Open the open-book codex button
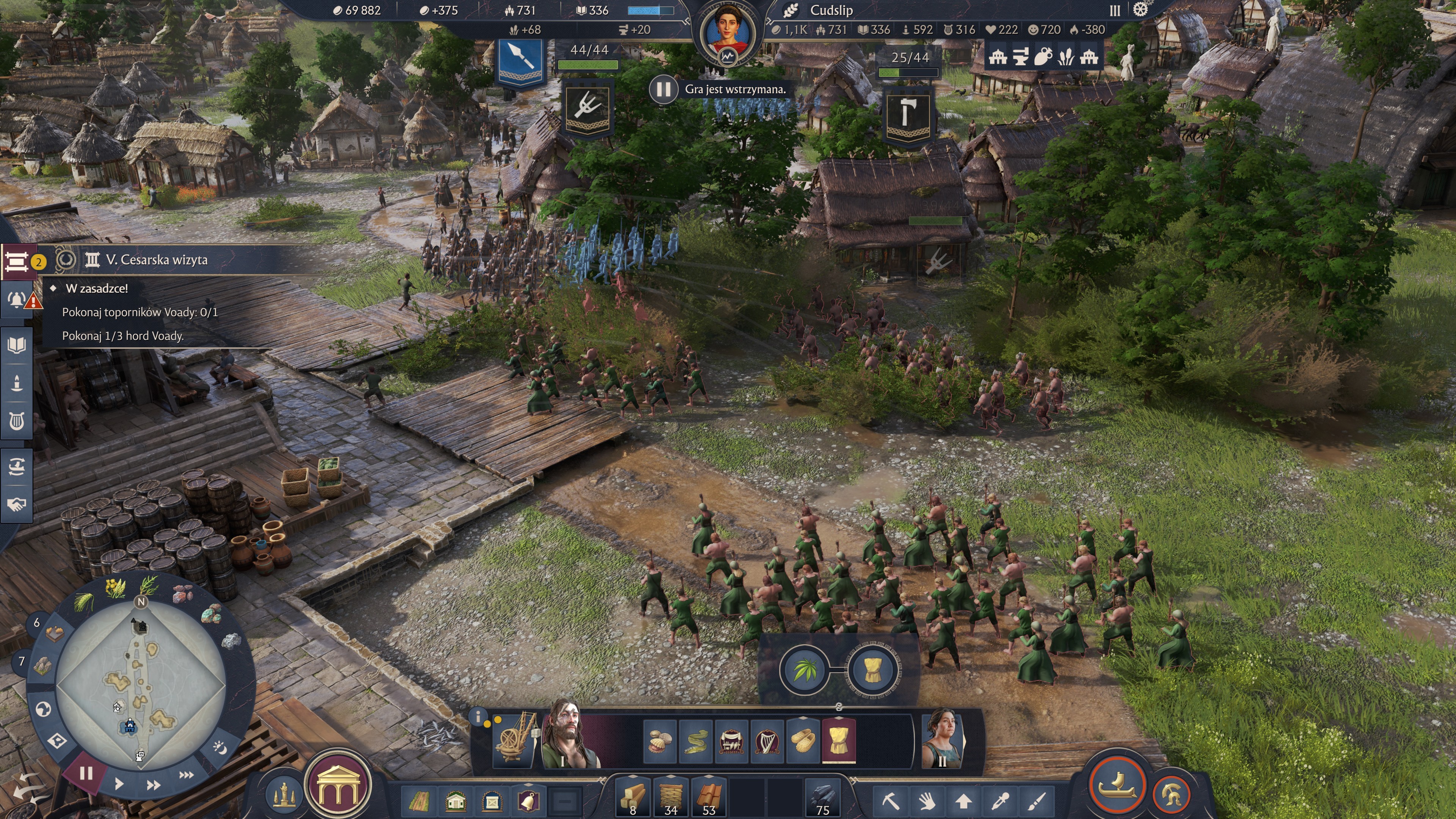 tap(17, 345)
